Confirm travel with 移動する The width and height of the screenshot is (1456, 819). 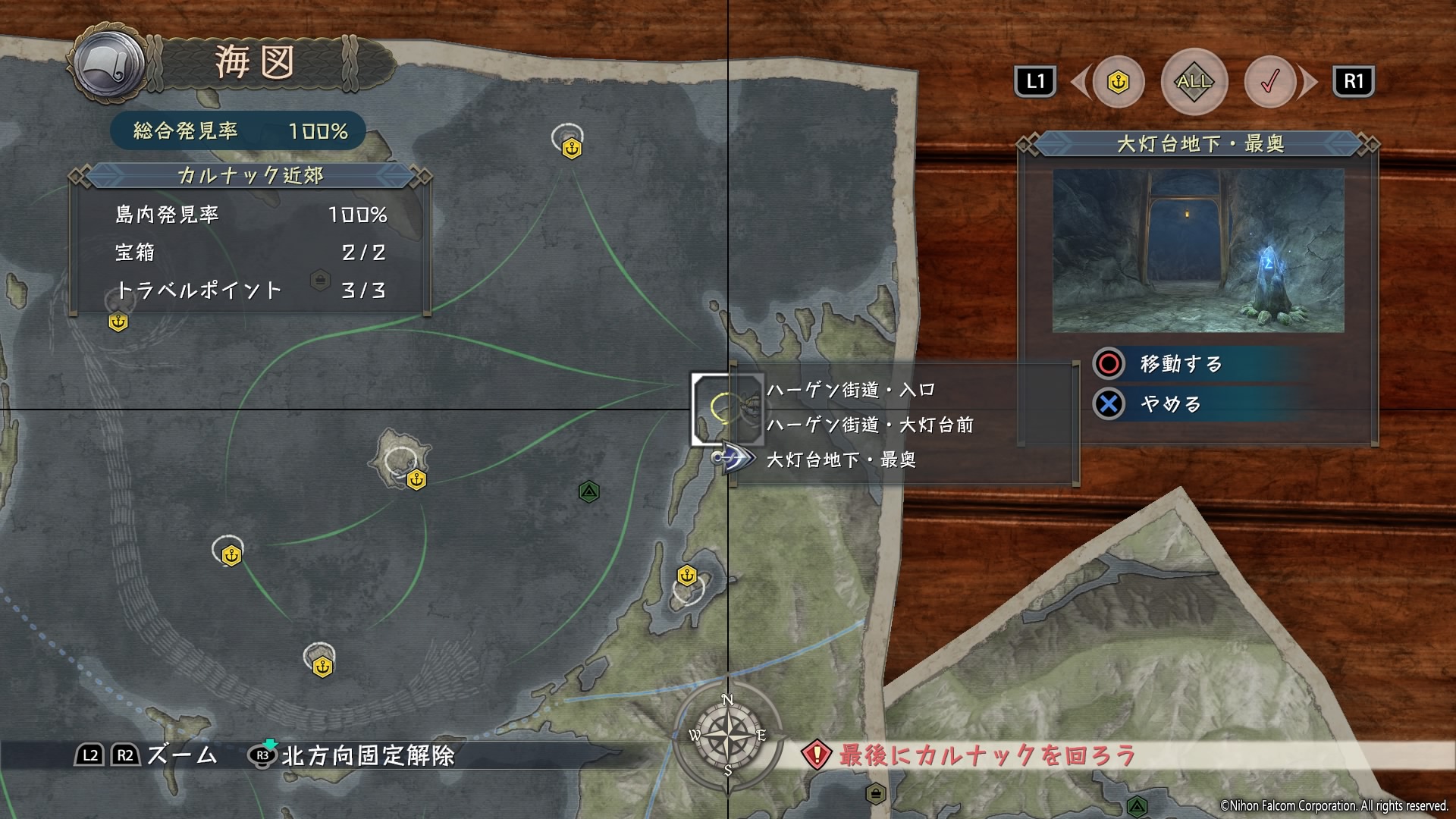click(1181, 364)
